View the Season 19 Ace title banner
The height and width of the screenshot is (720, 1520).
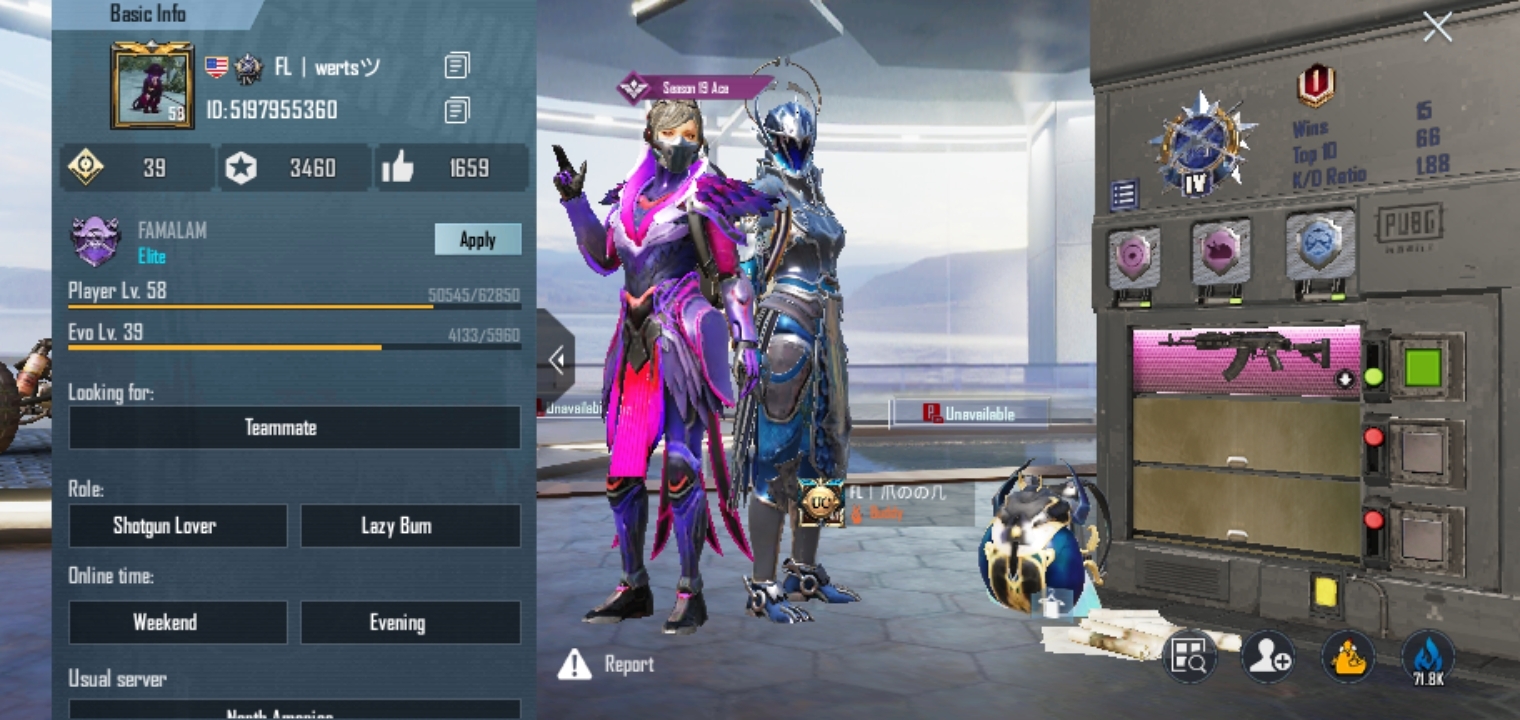click(694, 88)
